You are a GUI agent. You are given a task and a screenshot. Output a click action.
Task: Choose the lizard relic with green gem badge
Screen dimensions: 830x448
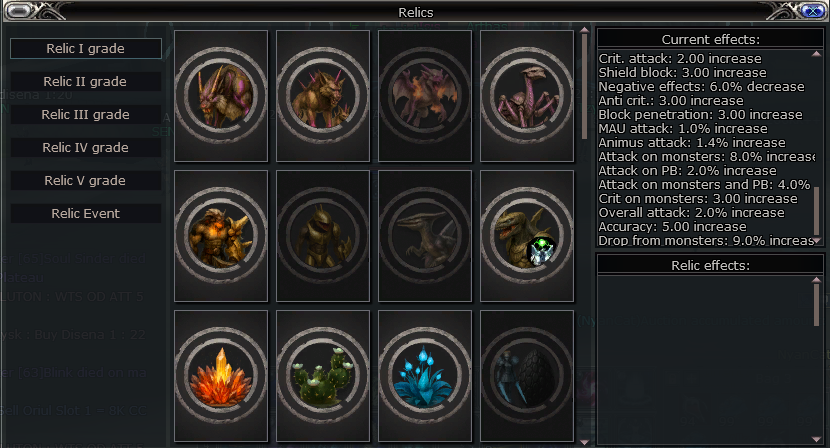point(527,236)
